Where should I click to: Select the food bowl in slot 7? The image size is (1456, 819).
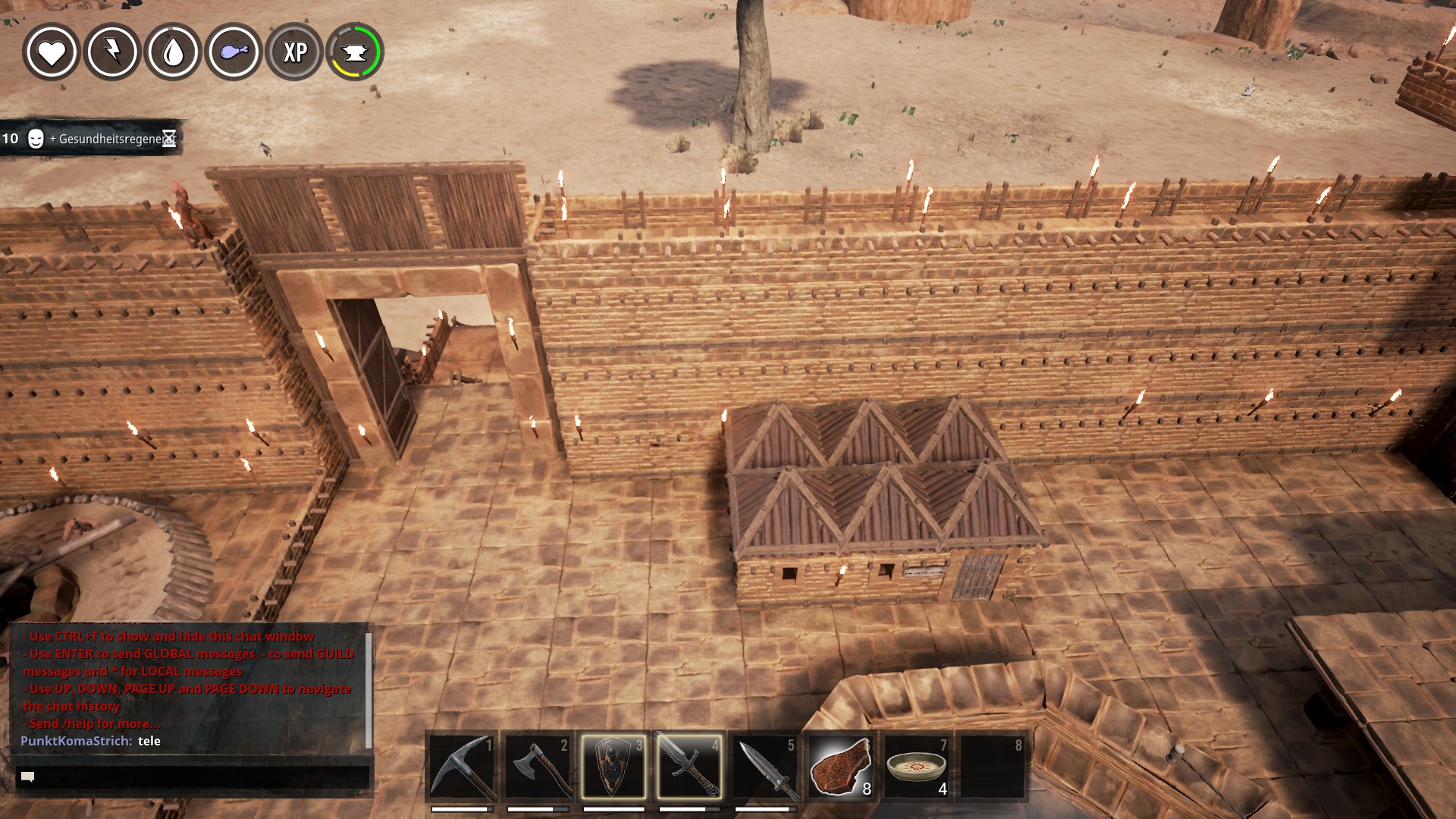(x=917, y=767)
